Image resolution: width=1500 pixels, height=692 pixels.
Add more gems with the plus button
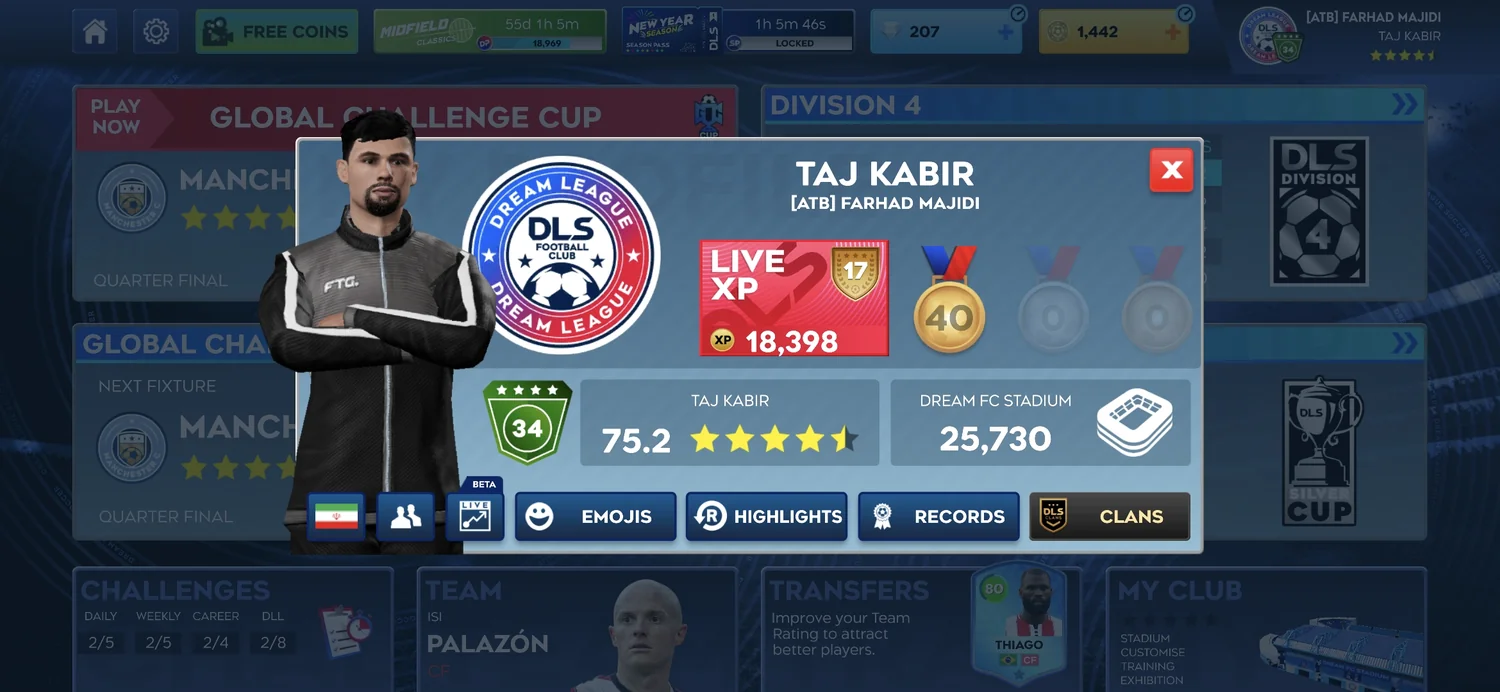click(x=1006, y=32)
